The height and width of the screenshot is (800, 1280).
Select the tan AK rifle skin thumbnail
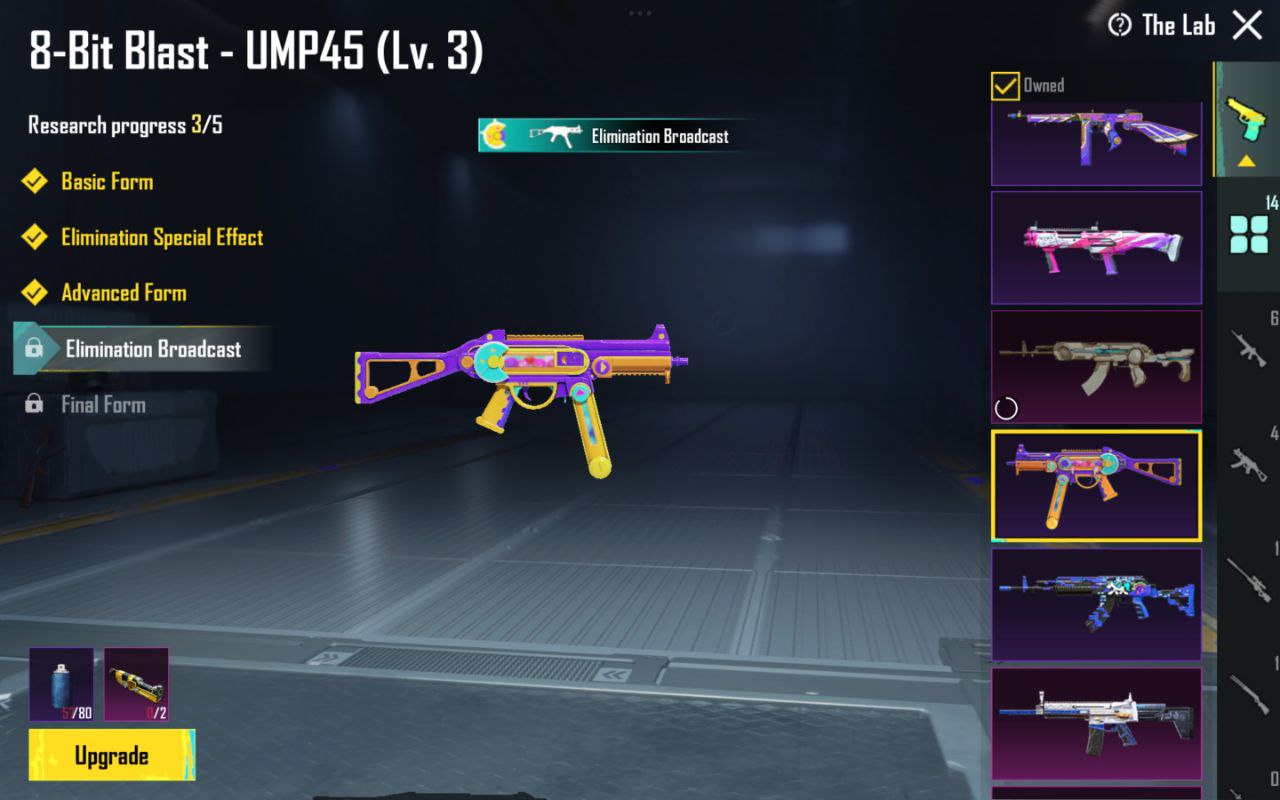click(1096, 366)
